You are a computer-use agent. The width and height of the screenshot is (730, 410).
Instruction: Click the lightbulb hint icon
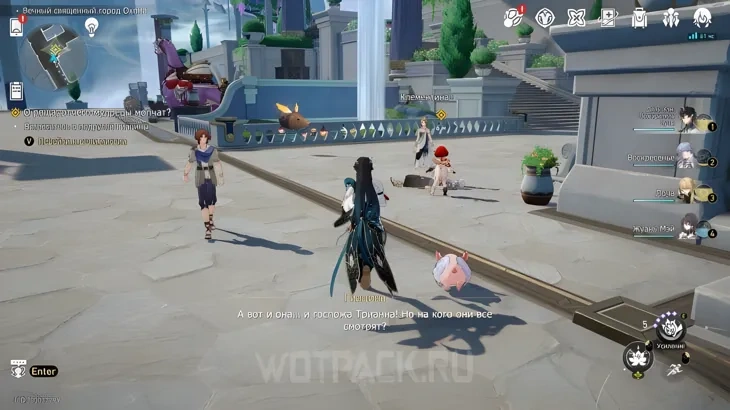pyautogui.click(x=91, y=28)
